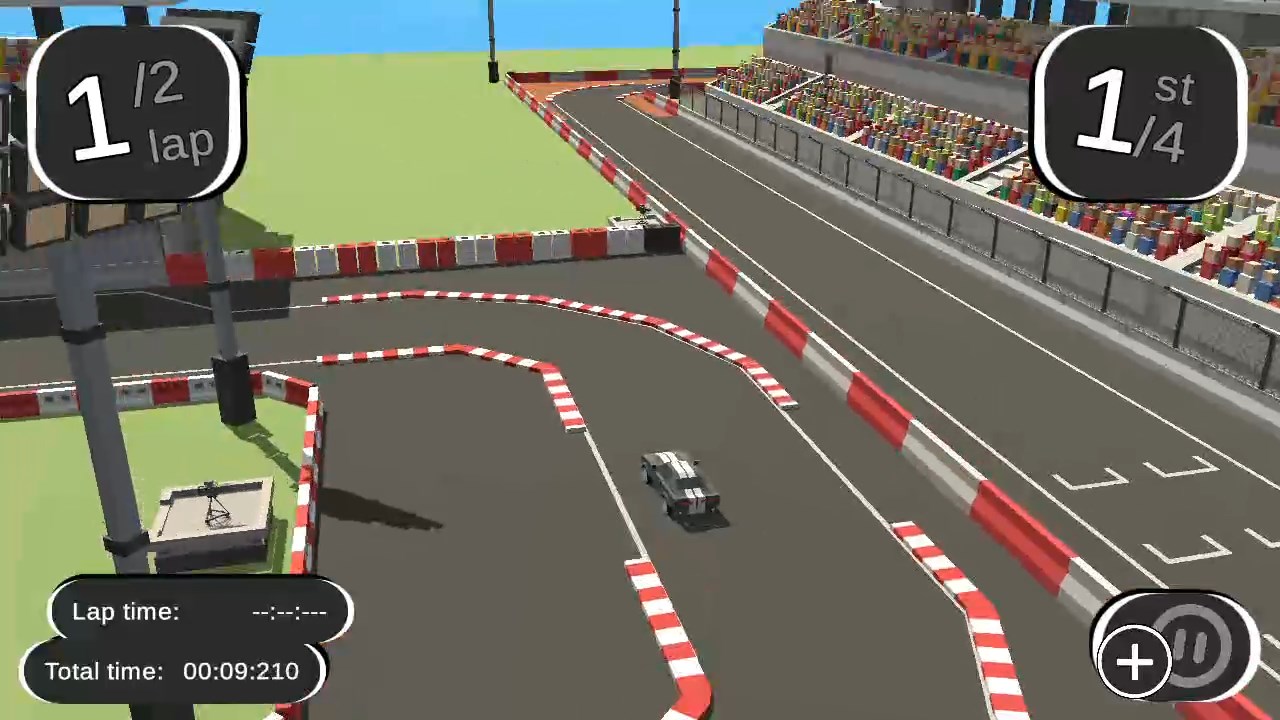Tap the circular plus control

1135,662
